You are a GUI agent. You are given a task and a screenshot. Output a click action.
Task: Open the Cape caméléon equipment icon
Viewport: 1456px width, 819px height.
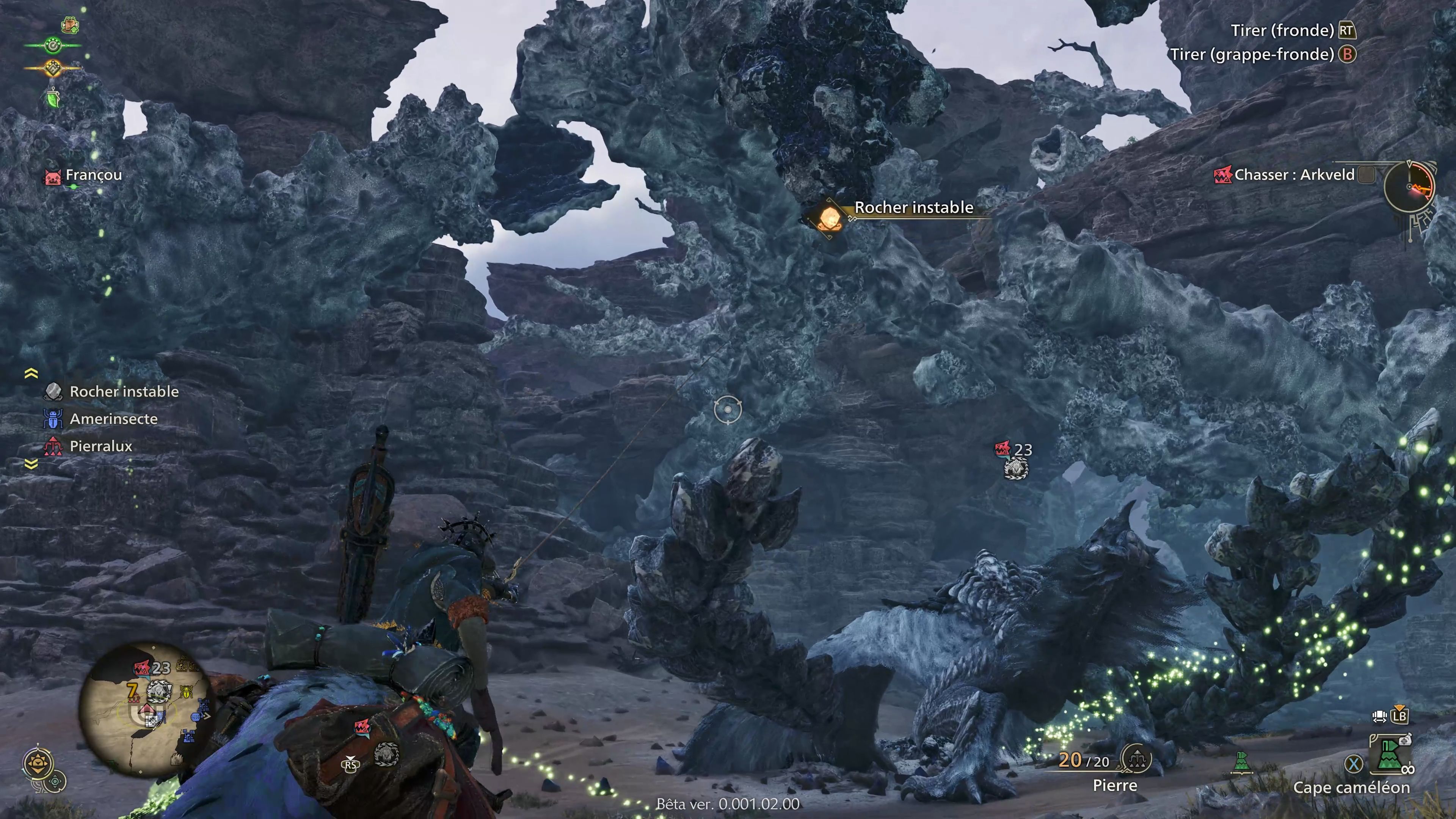pyautogui.click(x=1389, y=754)
